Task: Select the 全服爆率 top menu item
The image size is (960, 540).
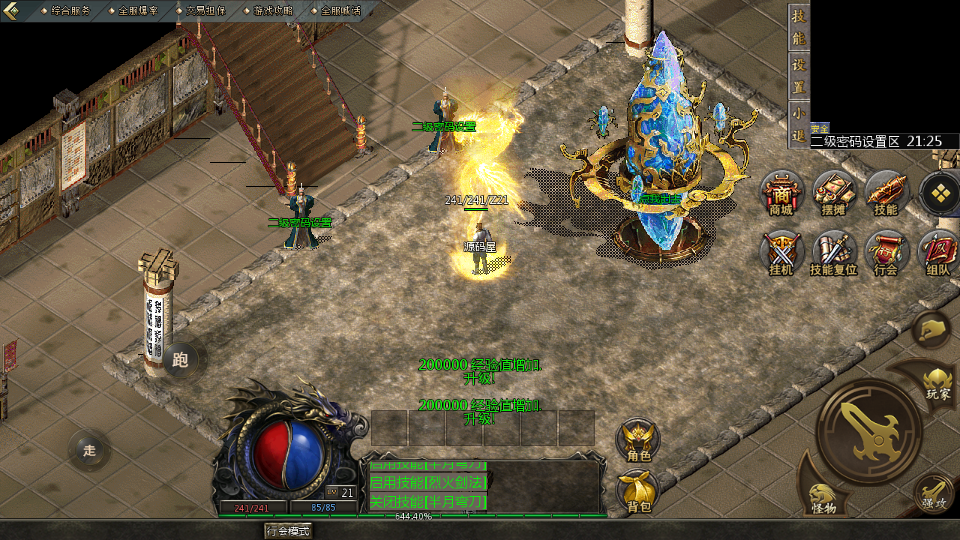Action: point(138,9)
